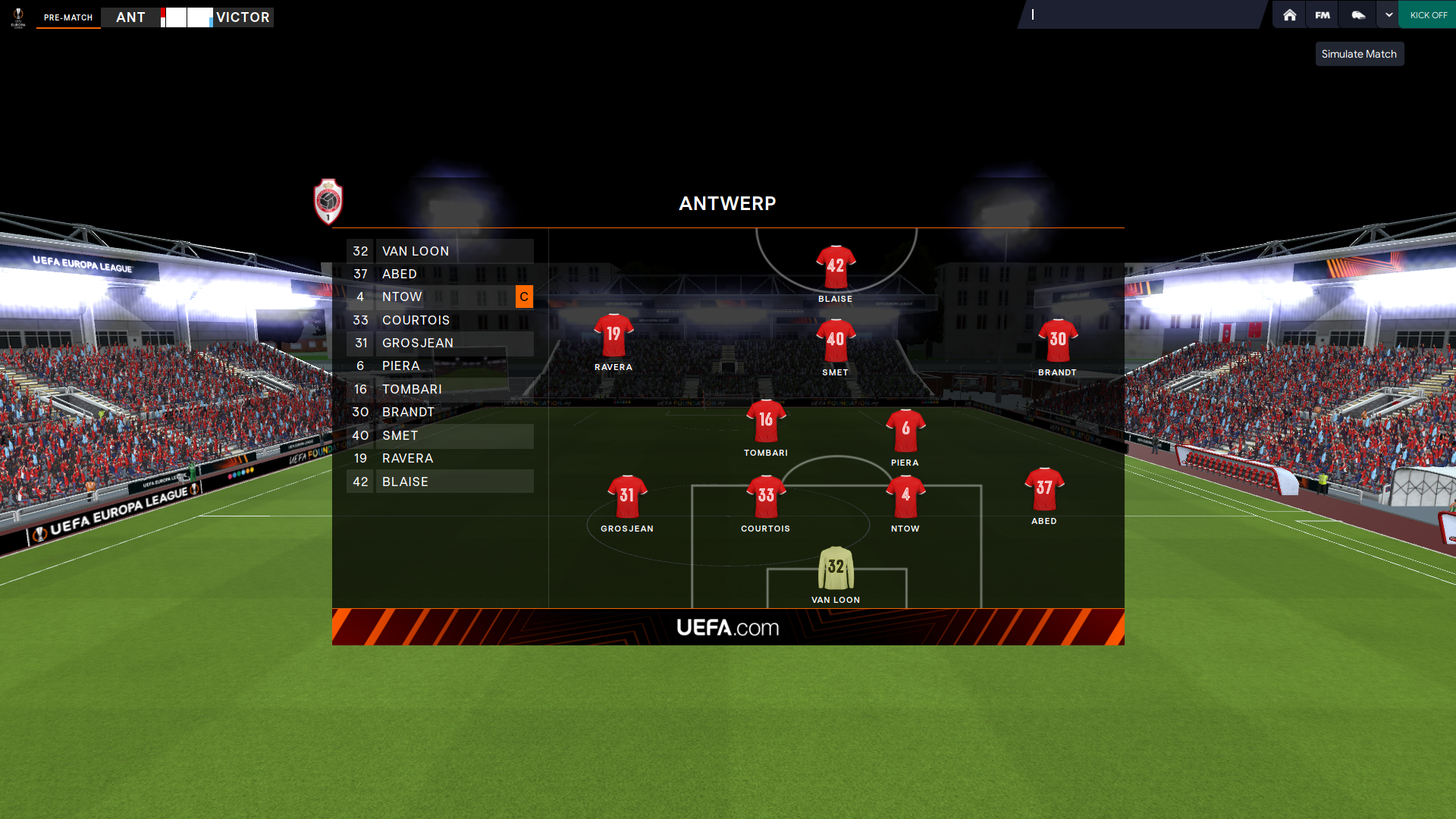Select Van Loon in the lineup list
The height and width of the screenshot is (819, 1456).
click(440, 251)
